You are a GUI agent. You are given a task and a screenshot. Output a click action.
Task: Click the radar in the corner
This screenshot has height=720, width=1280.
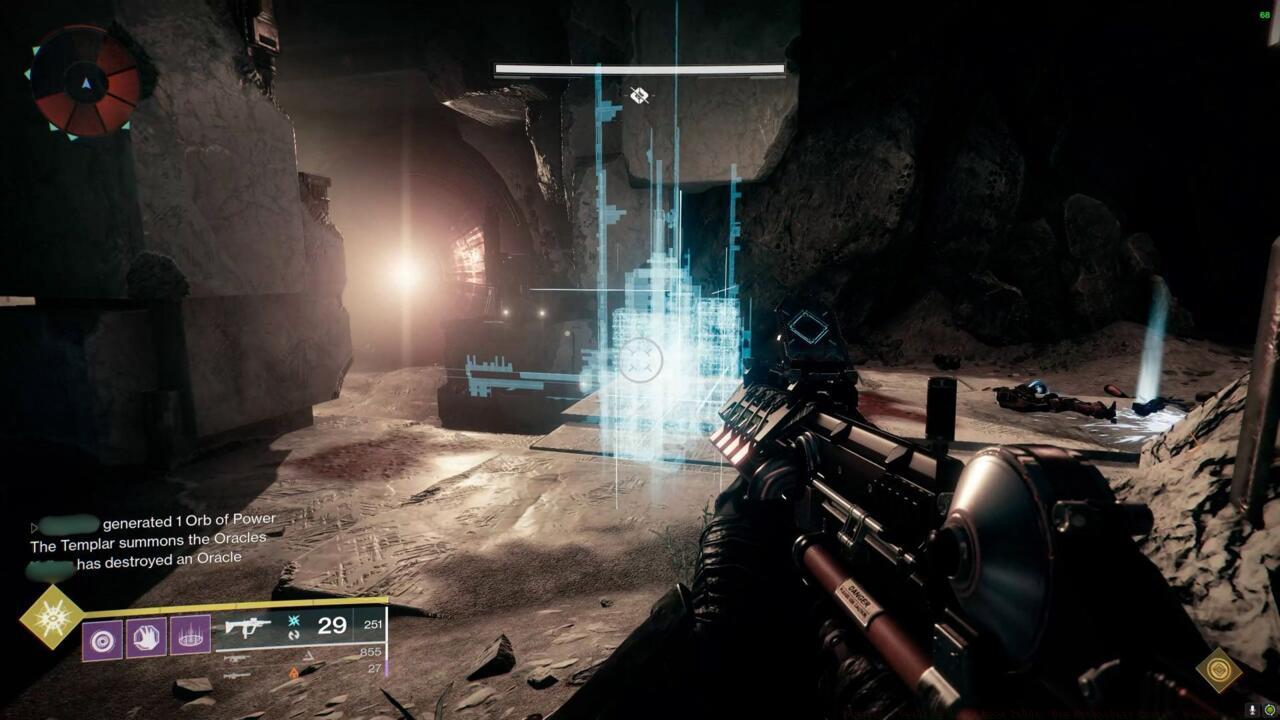click(x=85, y=81)
